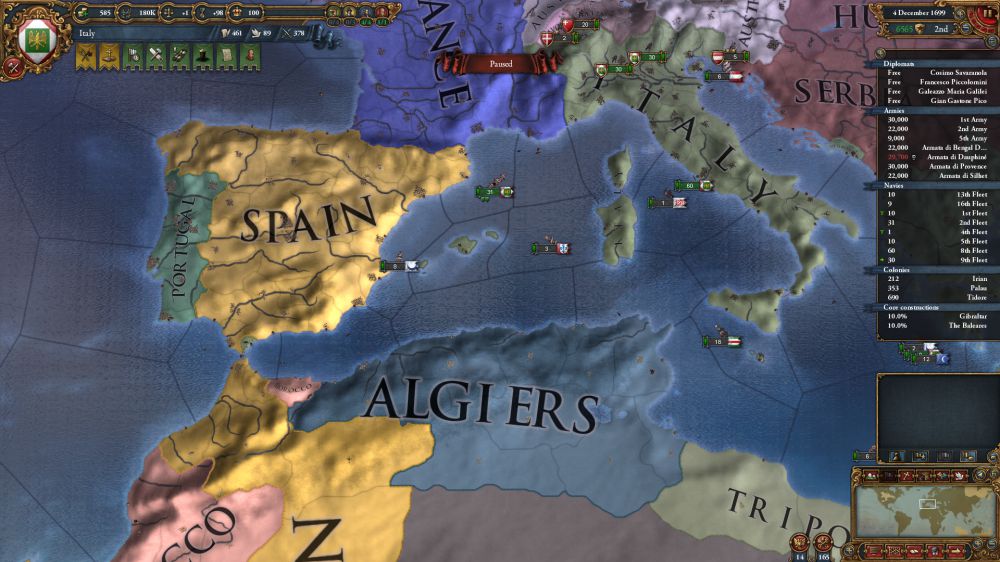
Task: Click the world minimap
Action: (921, 509)
